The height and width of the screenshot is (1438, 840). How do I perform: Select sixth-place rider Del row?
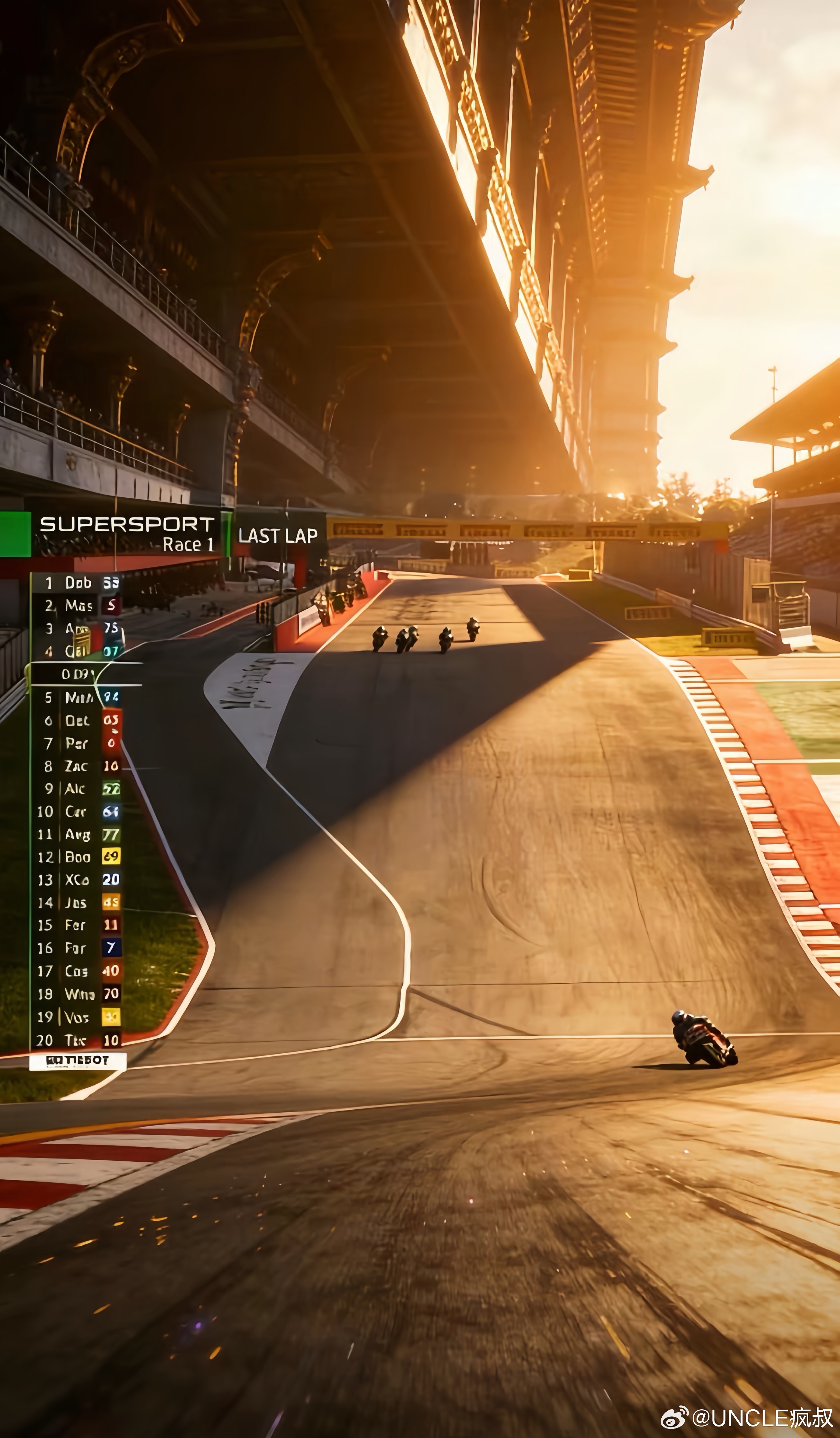click(x=77, y=721)
